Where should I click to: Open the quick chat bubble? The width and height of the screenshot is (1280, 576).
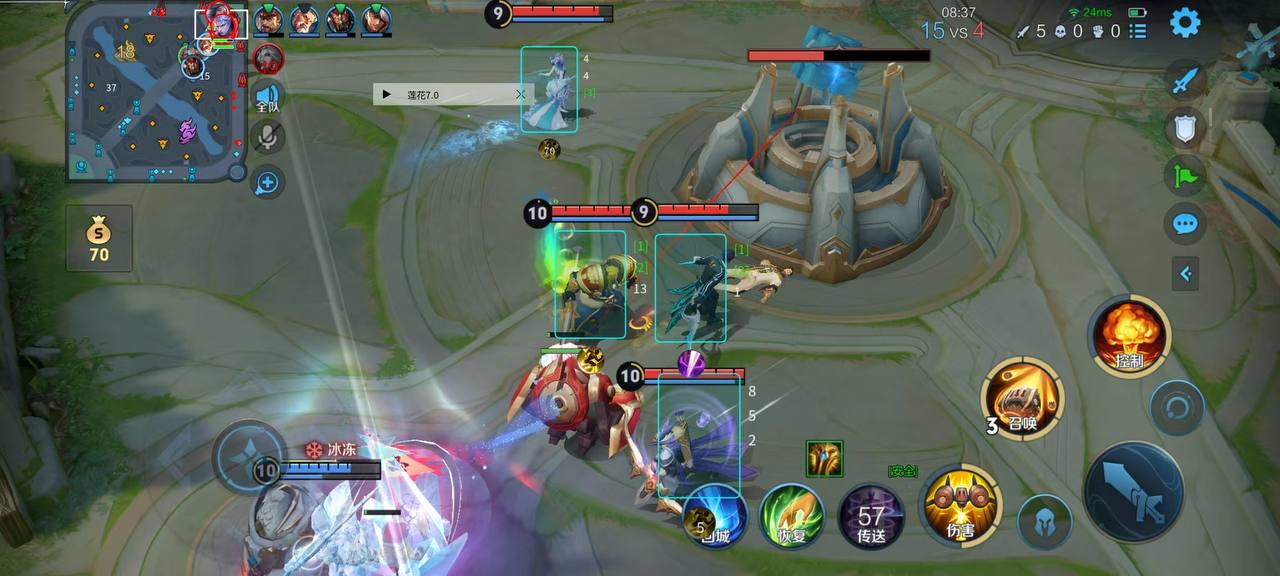coord(1185,223)
